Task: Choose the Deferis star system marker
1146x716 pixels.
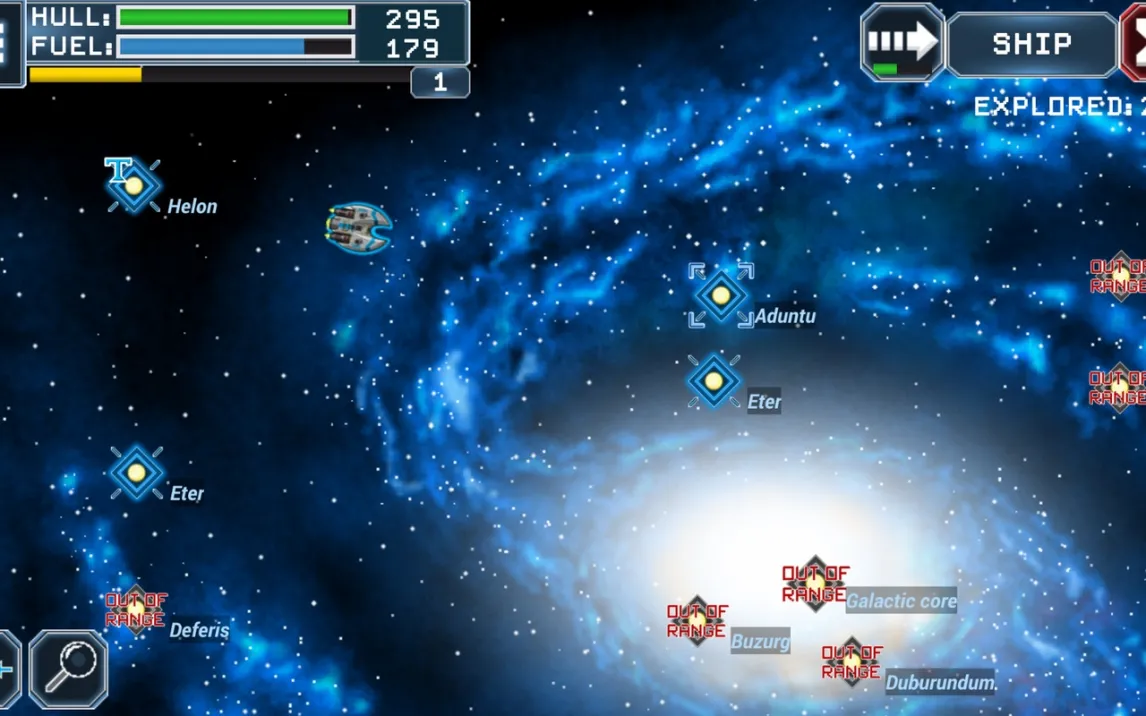Action: point(136,609)
